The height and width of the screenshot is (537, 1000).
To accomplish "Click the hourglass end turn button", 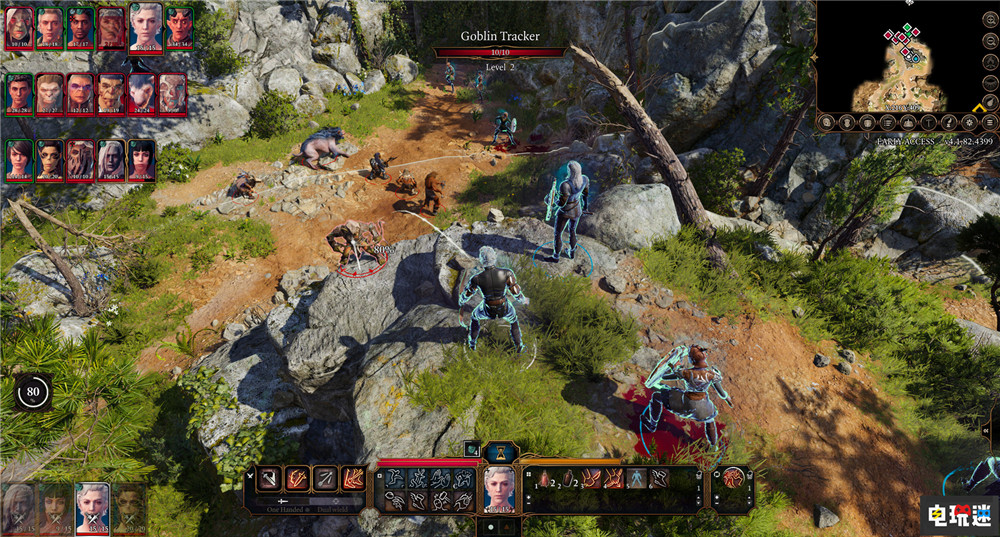I will pos(498,453).
